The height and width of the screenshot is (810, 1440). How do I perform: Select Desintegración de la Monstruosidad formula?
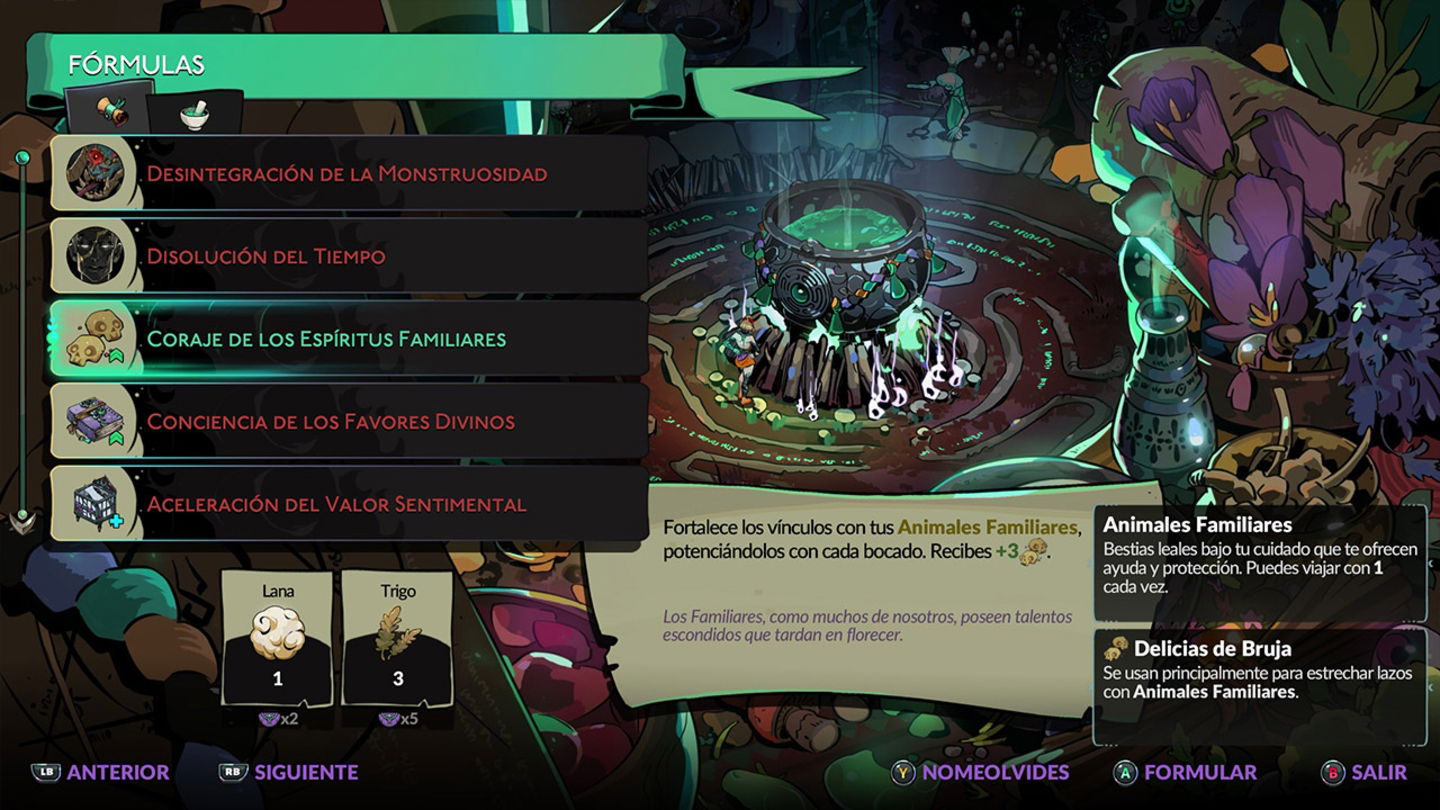pos(347,174)
